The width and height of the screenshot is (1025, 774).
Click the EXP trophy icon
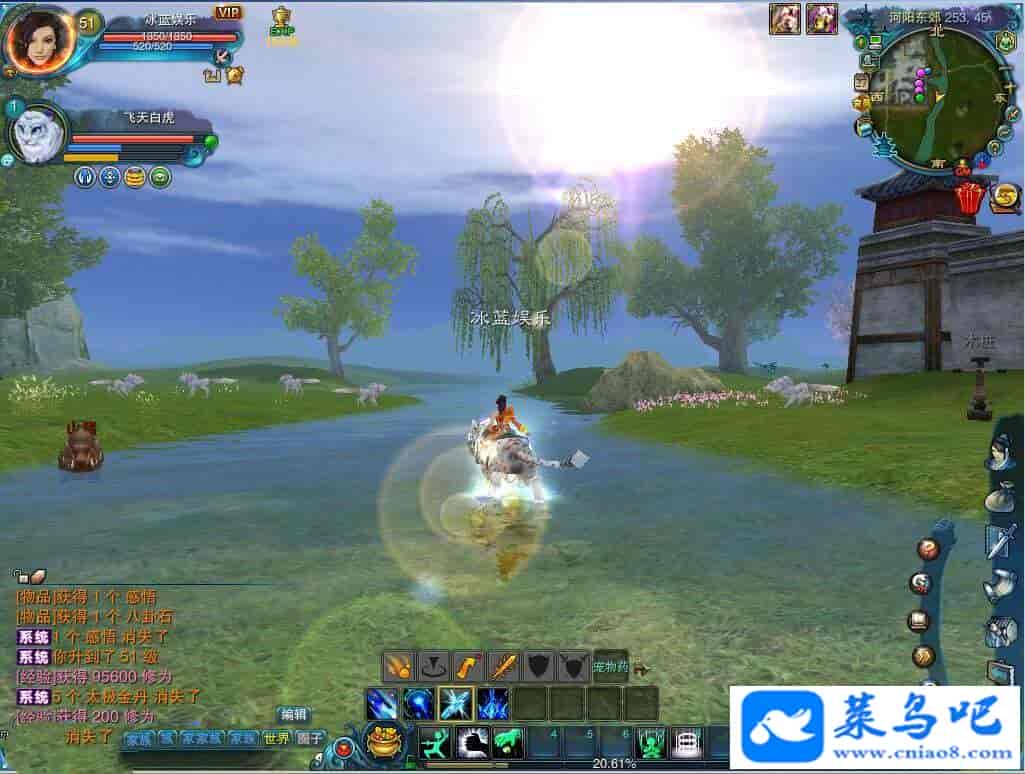282,24
